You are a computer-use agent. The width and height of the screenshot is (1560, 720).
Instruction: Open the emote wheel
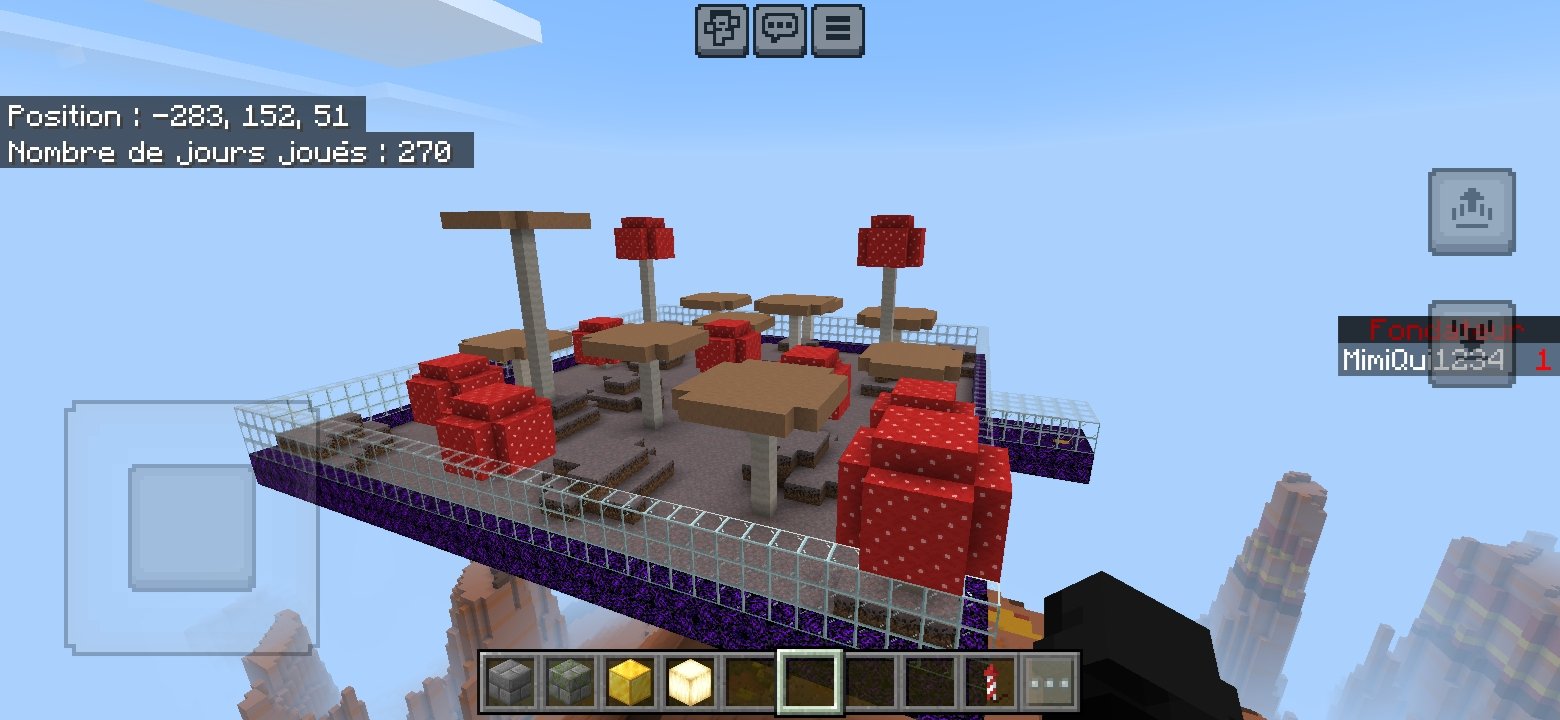click(722, 29)
